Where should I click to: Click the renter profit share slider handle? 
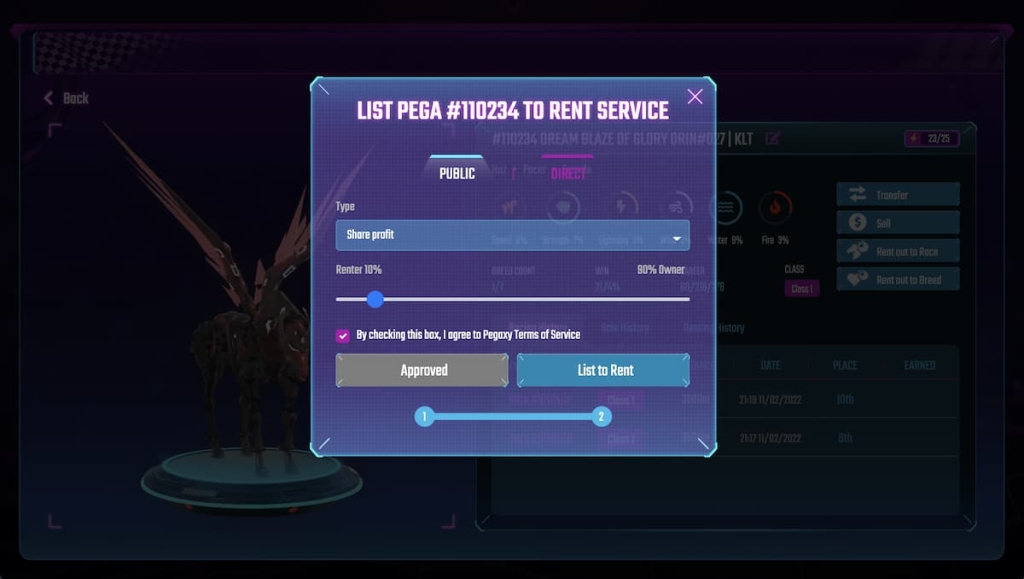tap(375, 299)
